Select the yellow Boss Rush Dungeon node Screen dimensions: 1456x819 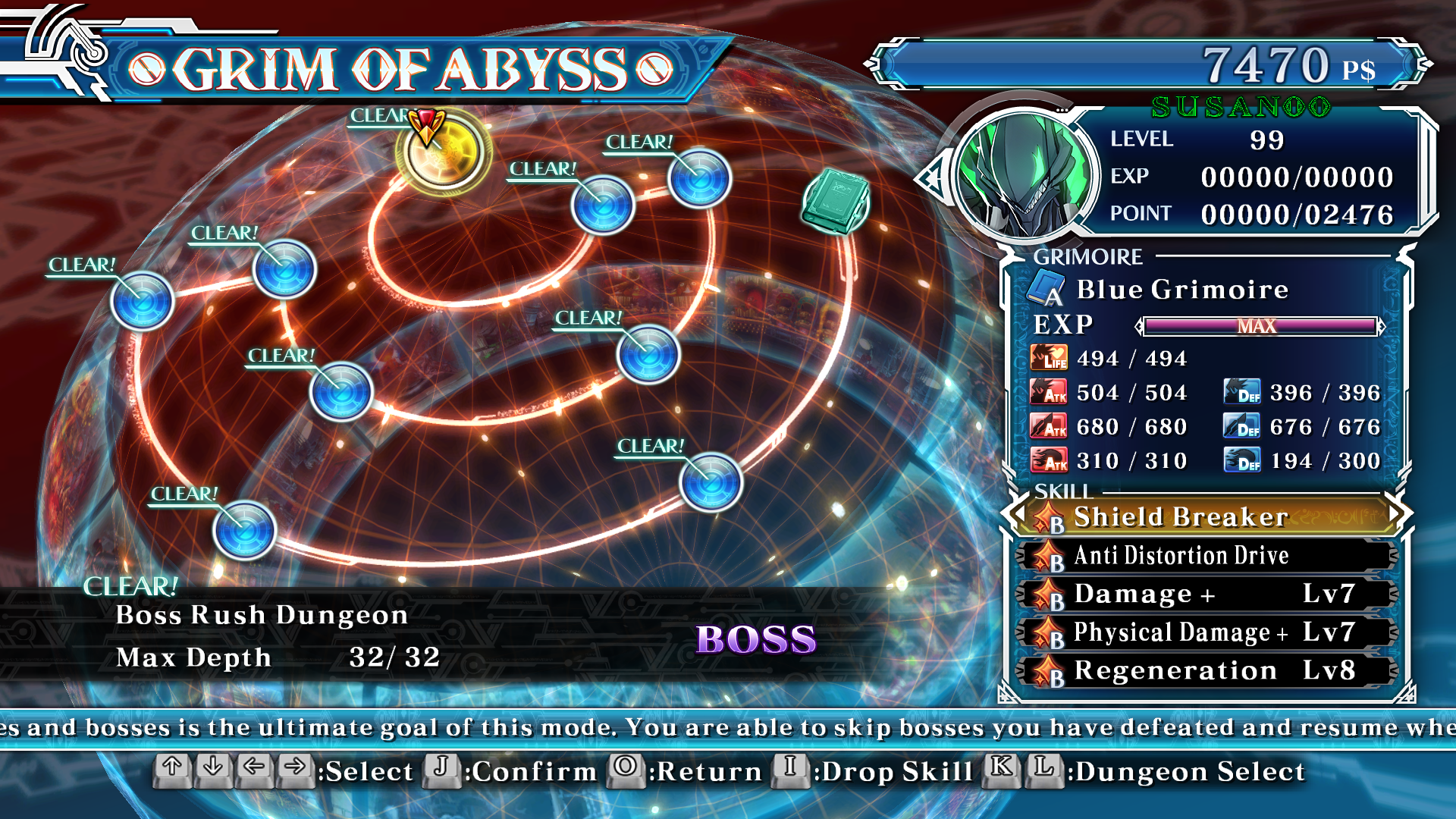click(x=444, y=152)
